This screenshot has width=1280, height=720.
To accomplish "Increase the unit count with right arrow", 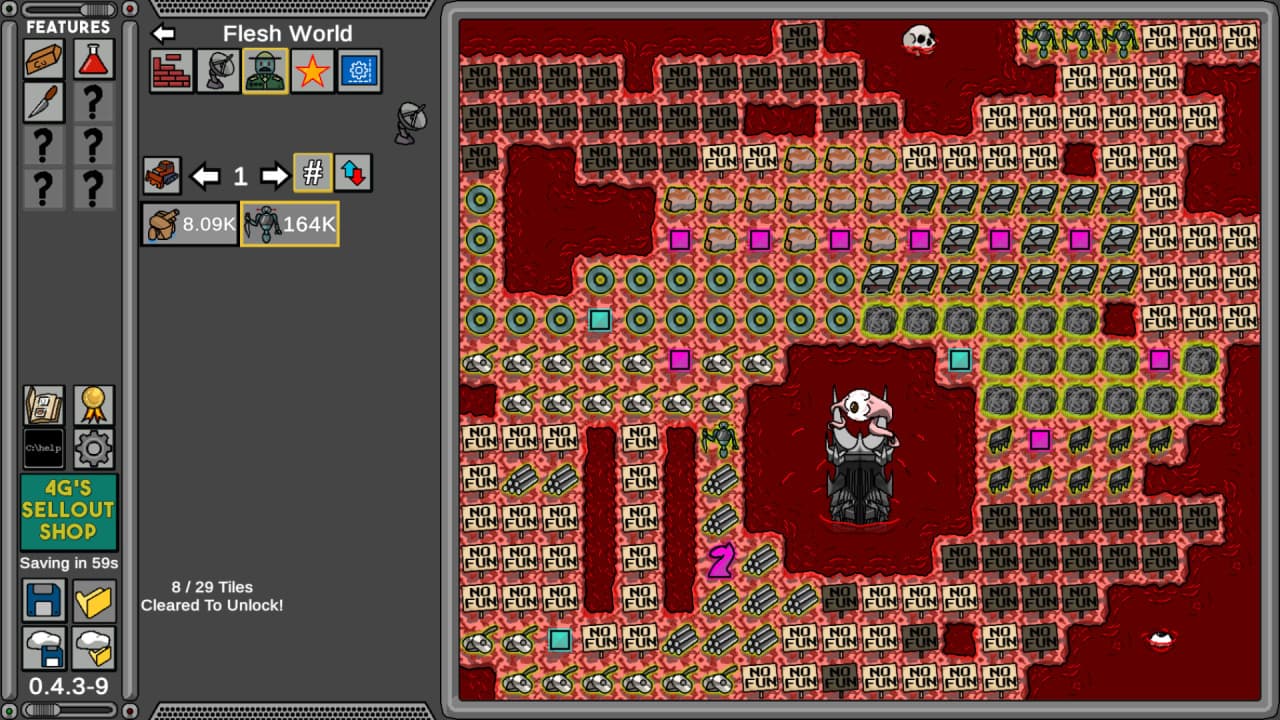I will (274, 176).
